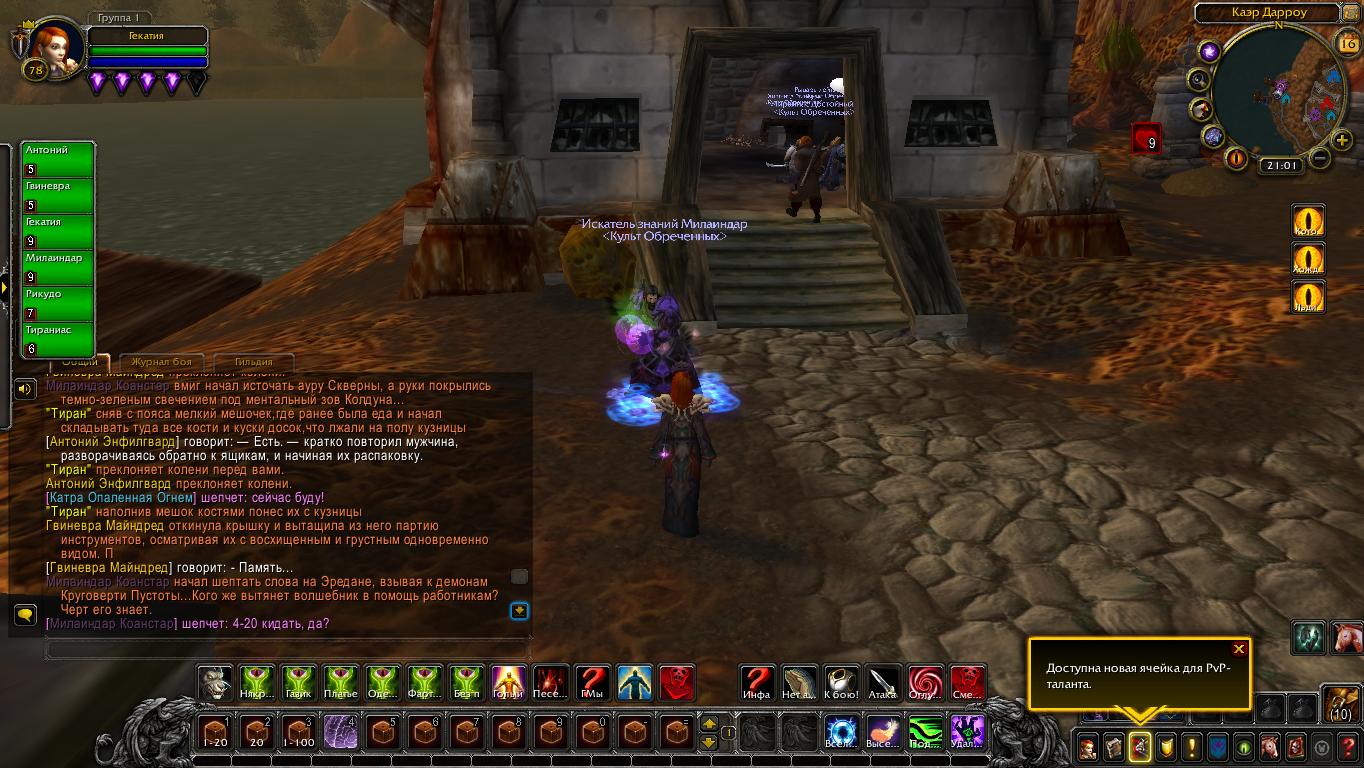Use the Атака sword action button
1364x768 pixels.
coord(883,683)
